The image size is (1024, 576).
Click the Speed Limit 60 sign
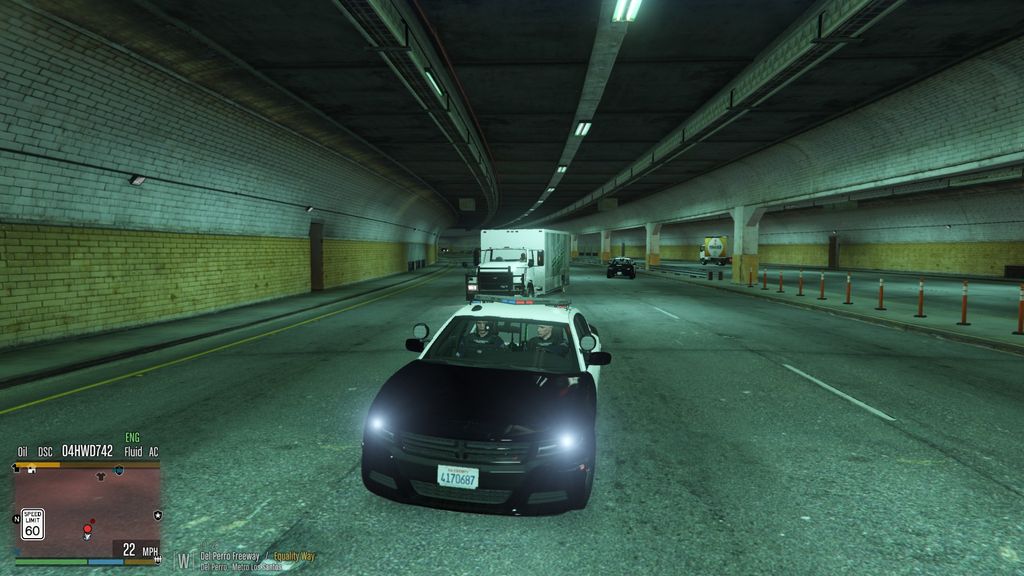coord(33,523)
